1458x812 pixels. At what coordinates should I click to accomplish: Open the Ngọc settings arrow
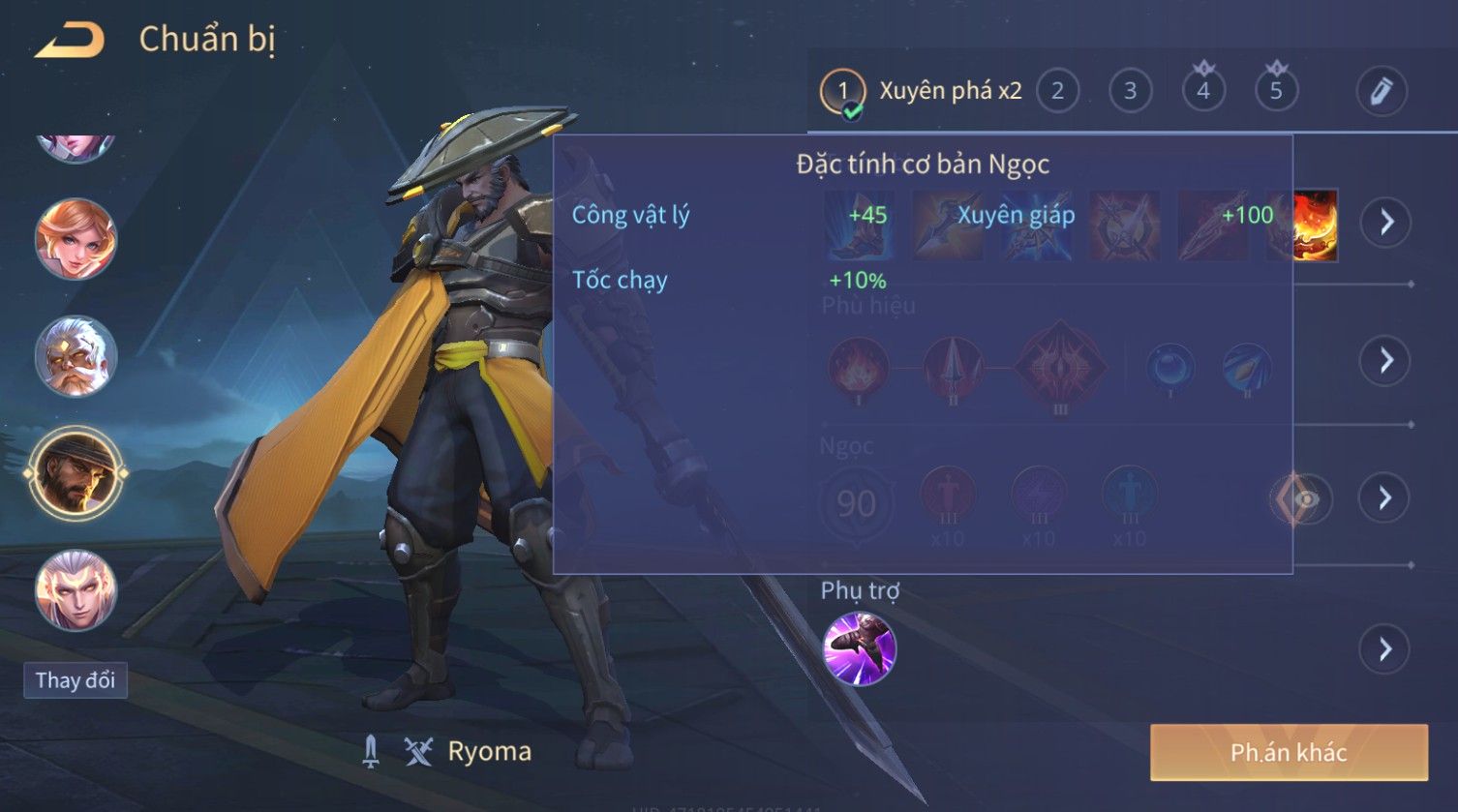coord(1385,497)
